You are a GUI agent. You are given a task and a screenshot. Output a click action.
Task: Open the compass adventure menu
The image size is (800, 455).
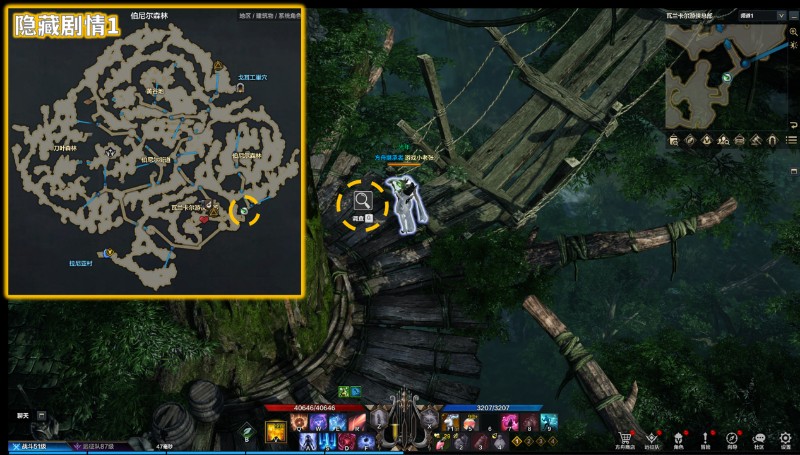coord(732,438)
